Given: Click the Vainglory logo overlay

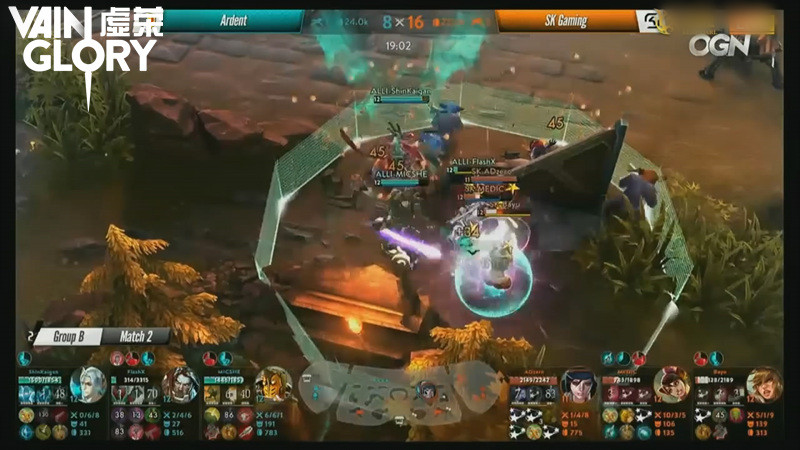Looking at the screenshot, I should tap(85, 45).
